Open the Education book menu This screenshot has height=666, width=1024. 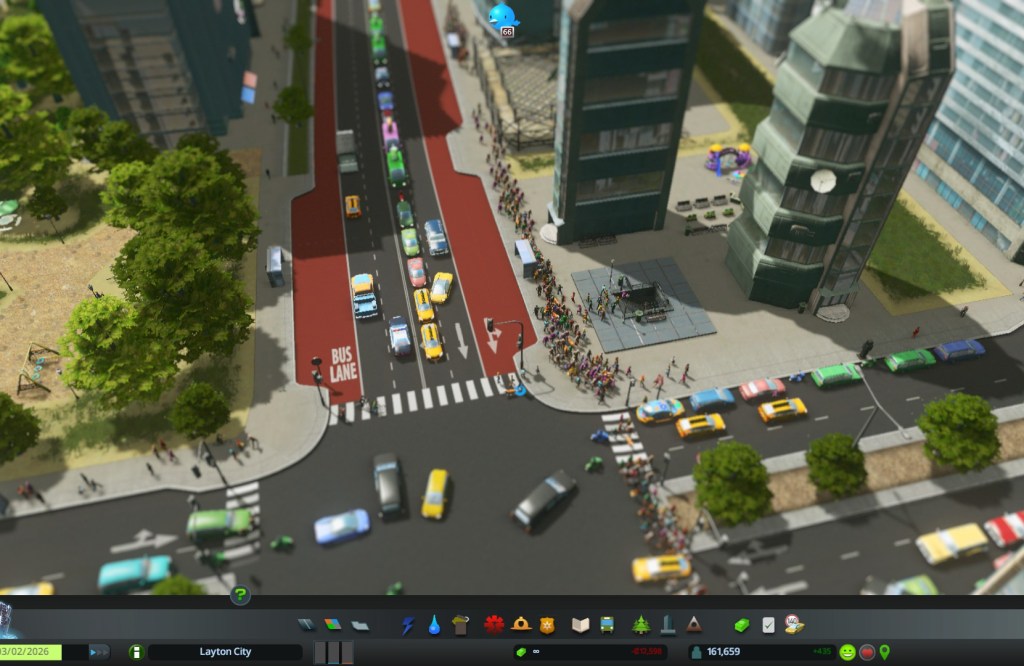580,625
